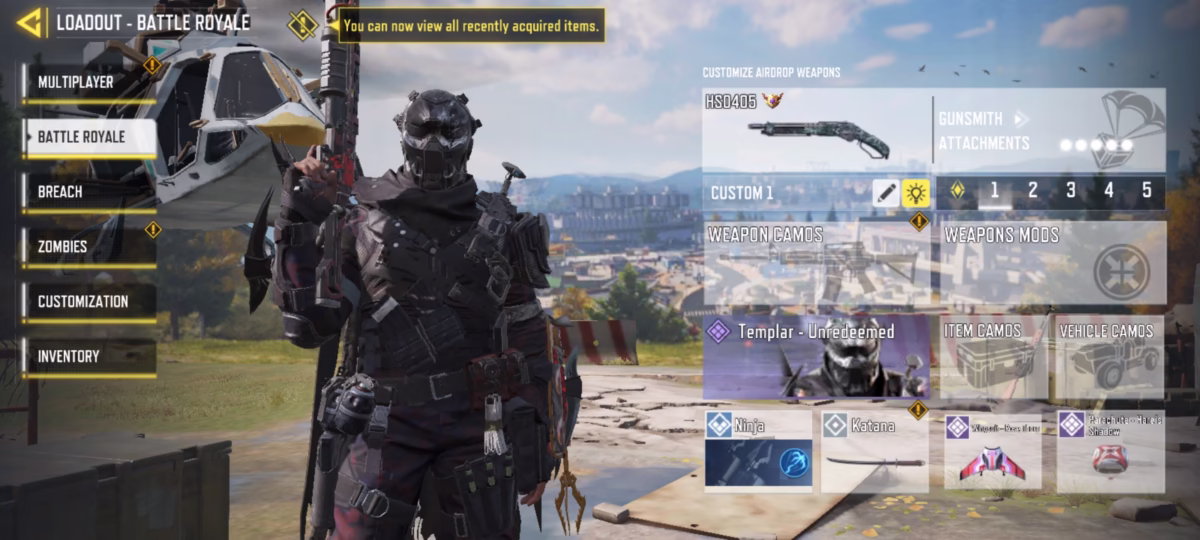Select the Katana melee weapon tile

875,452
